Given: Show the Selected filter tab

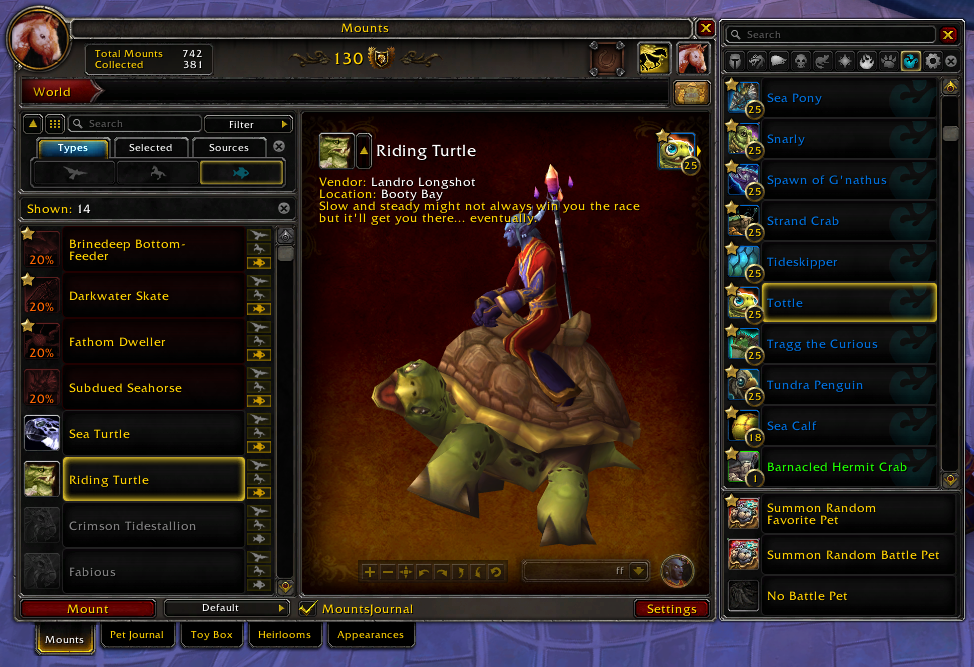Looking at the screenshot, I should [x=151, y=148].
